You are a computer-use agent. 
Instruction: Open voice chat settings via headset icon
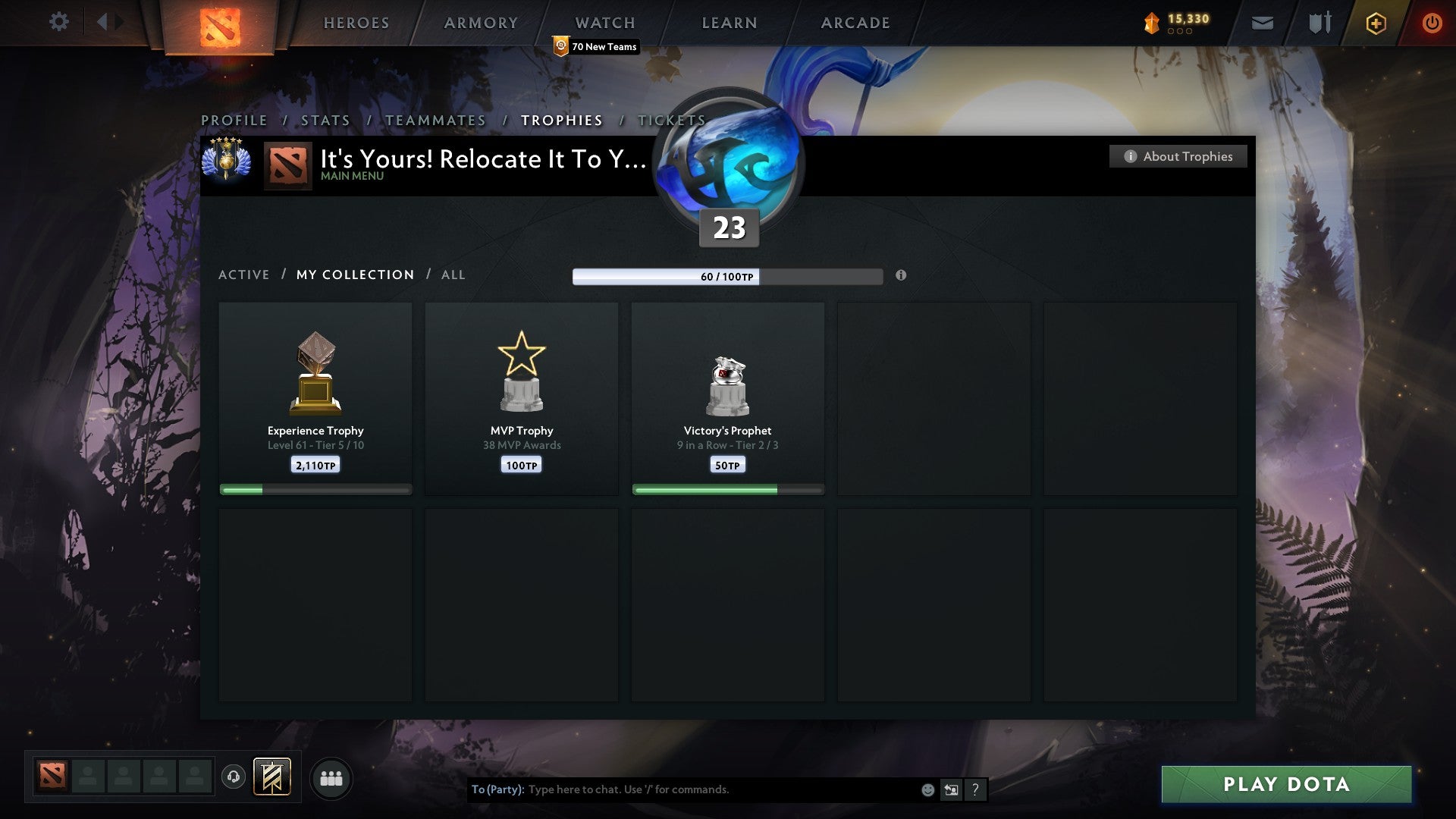pyautogui.click(x=234, y=777)
